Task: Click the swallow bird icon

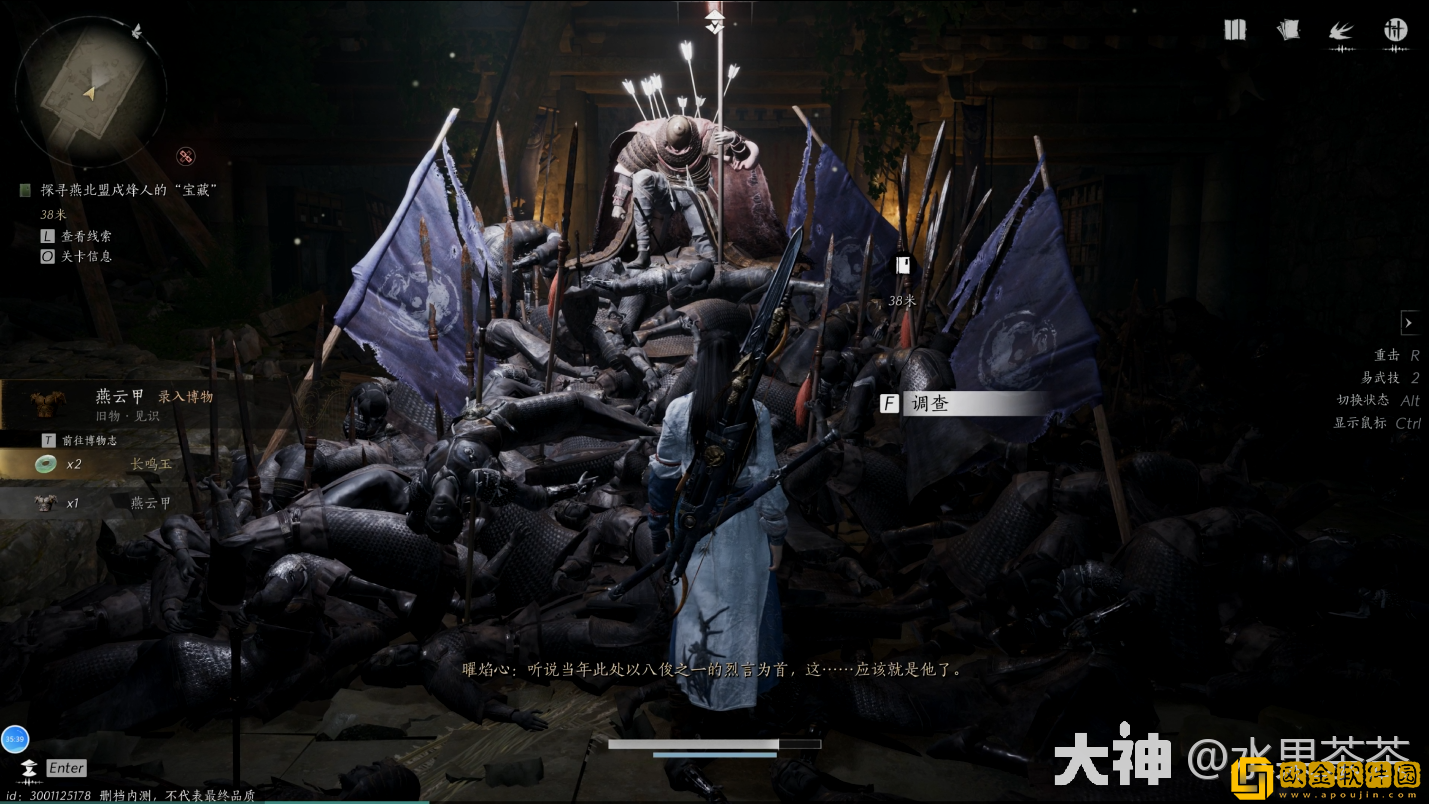Action: click(1341, 31)
